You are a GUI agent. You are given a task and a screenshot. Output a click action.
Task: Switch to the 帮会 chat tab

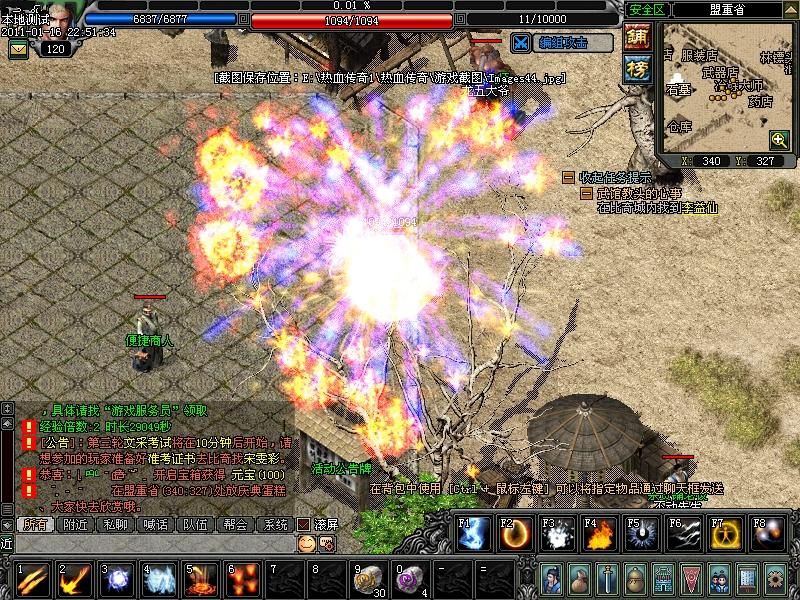point(235,524)
